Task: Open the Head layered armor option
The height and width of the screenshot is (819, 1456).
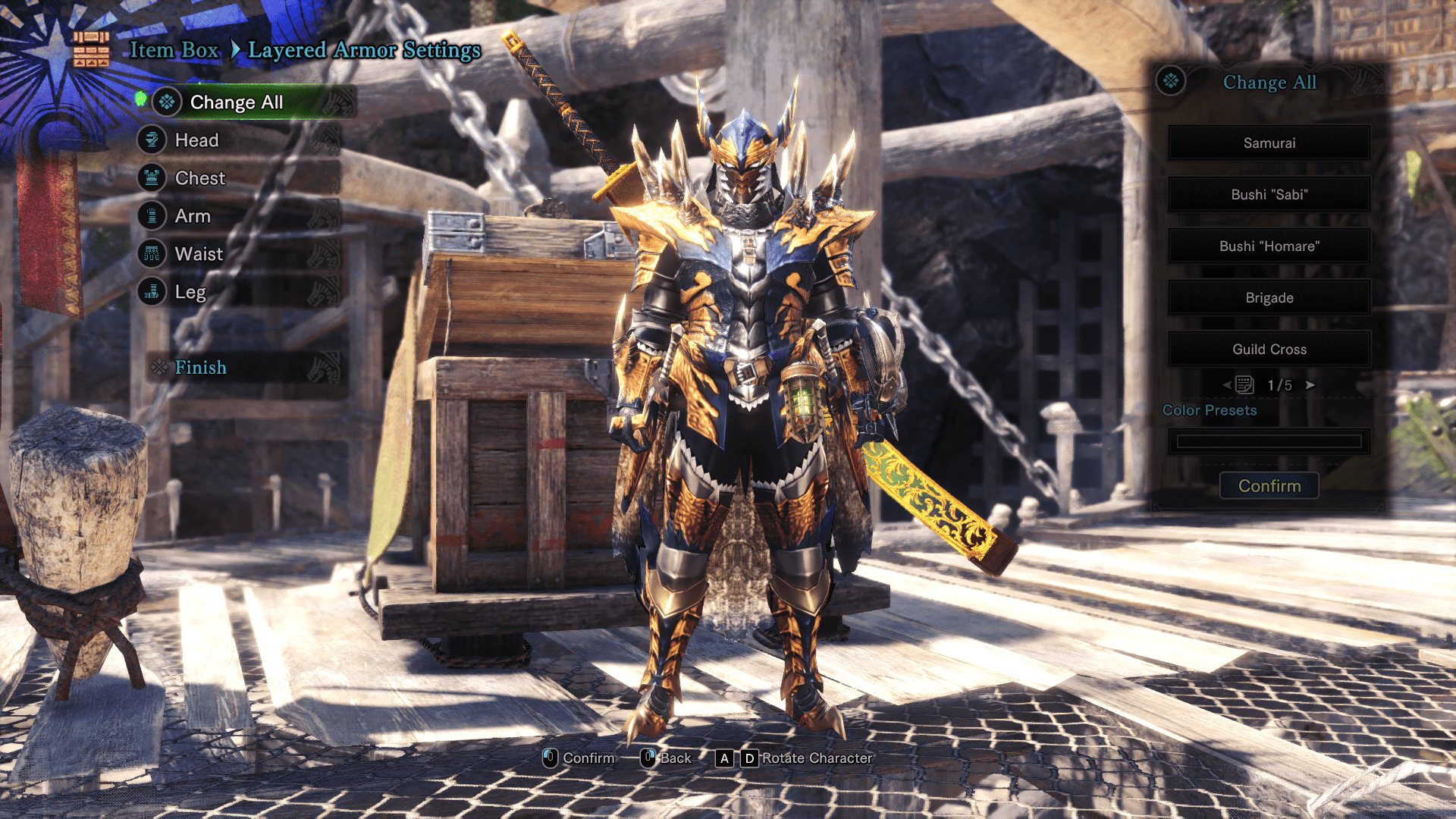Action: point(196,140)
